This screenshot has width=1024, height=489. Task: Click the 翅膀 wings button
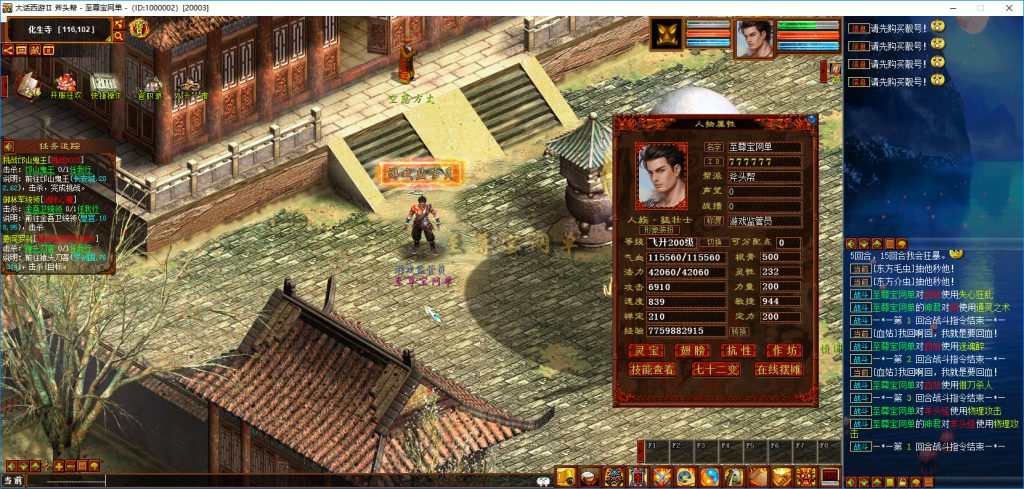(x=693, y=350)
